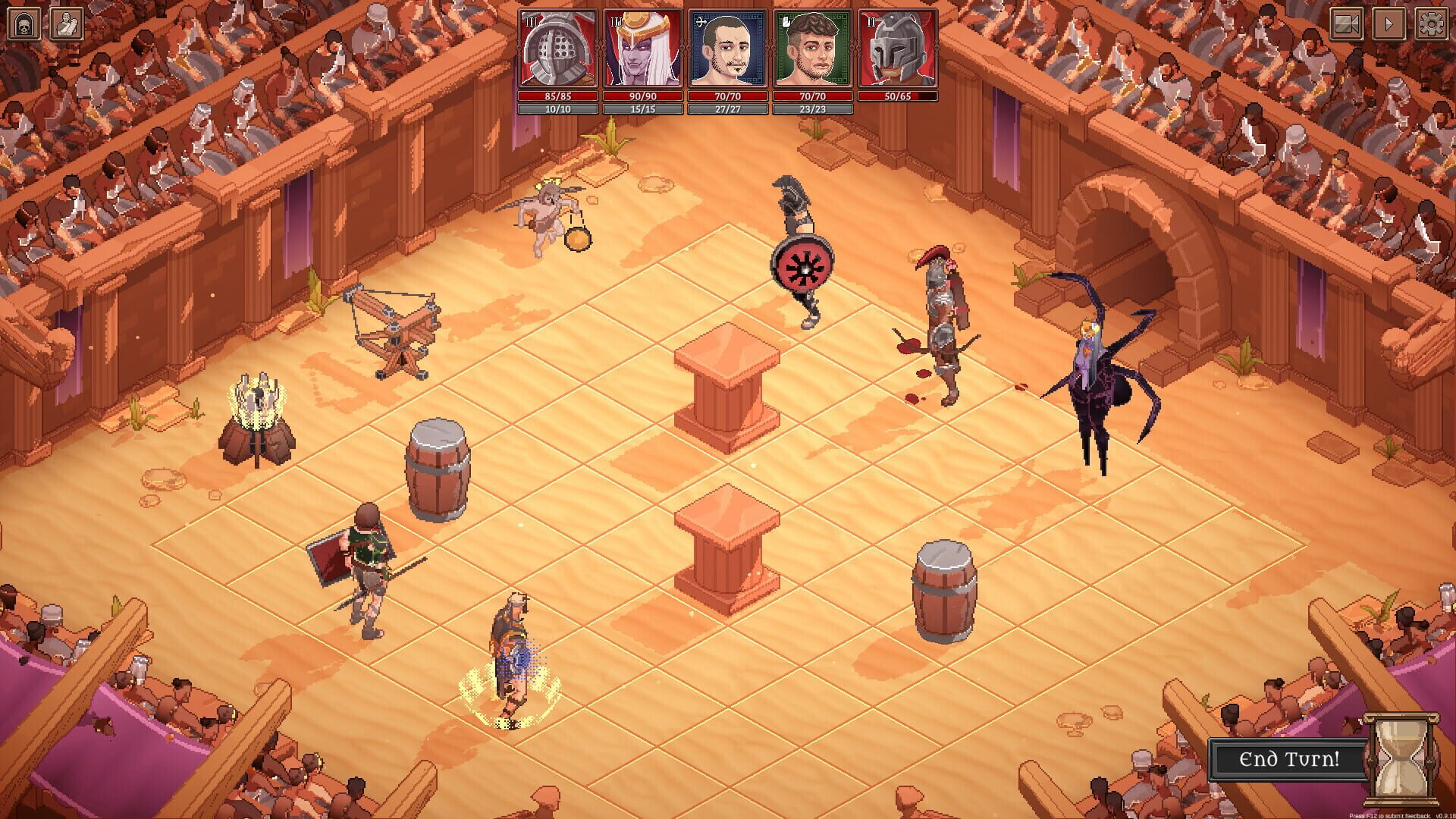Image resolution: width=1456 pixels, height=819 pixels.
Task: Select the glowing gladiator with the casting aura
Action: (x=512, y=652)
